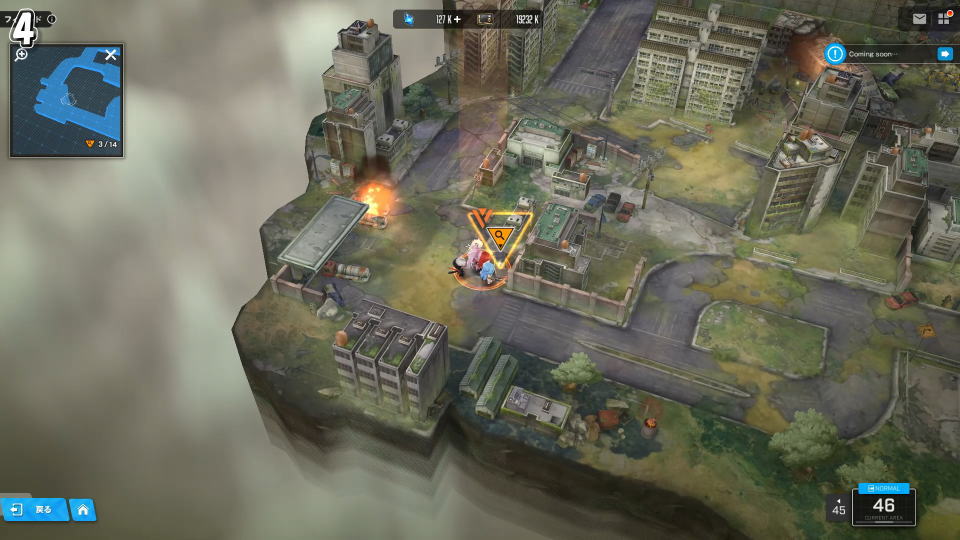Open the mailbox envelope icon
960x540 pixels.
pyautogui.click(x=919, y=19)
